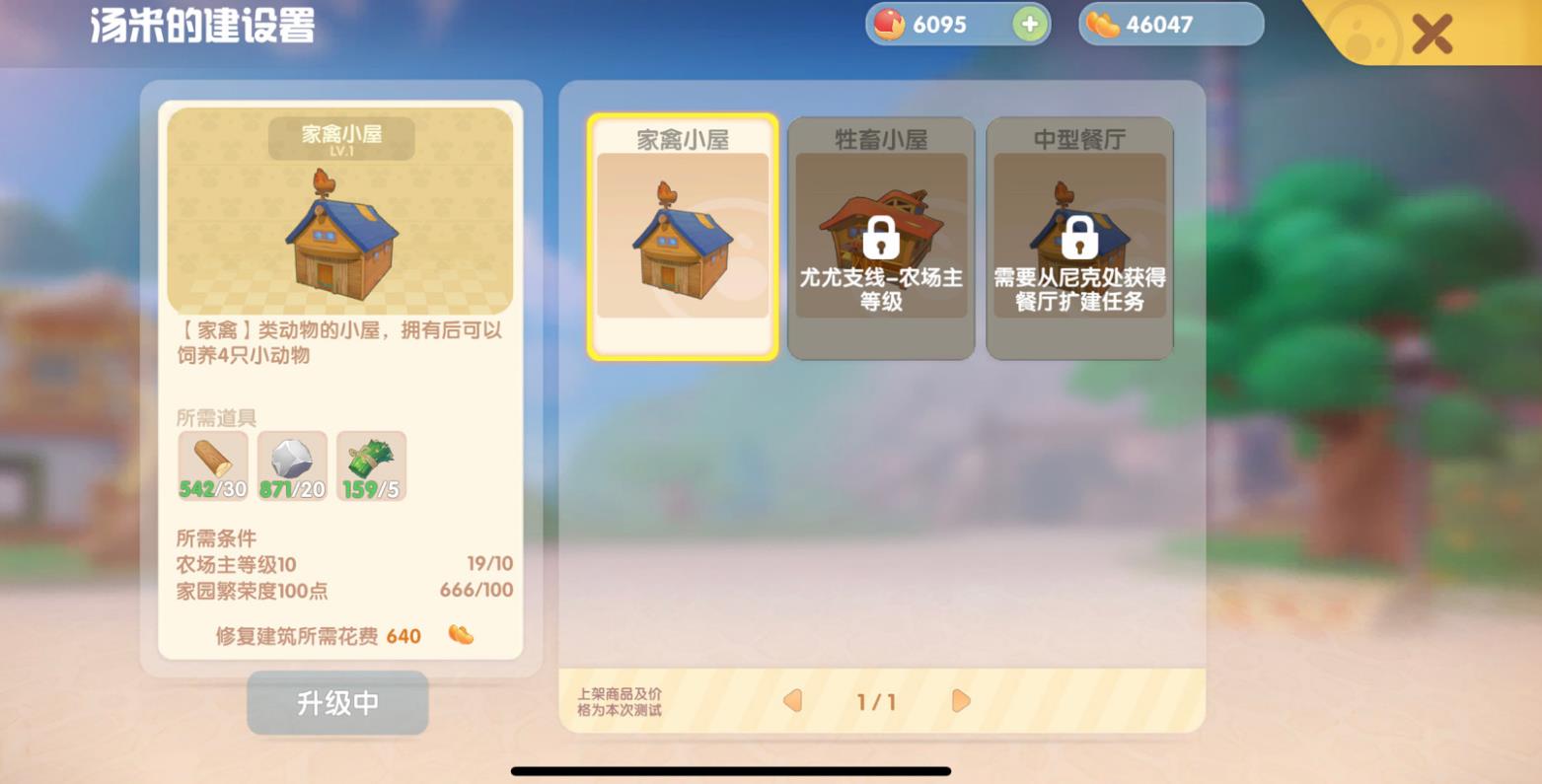Screen dimensions: 1542x784
Task: Click the coin icon next to repair cost 640
Action: [x=461, y=636]
